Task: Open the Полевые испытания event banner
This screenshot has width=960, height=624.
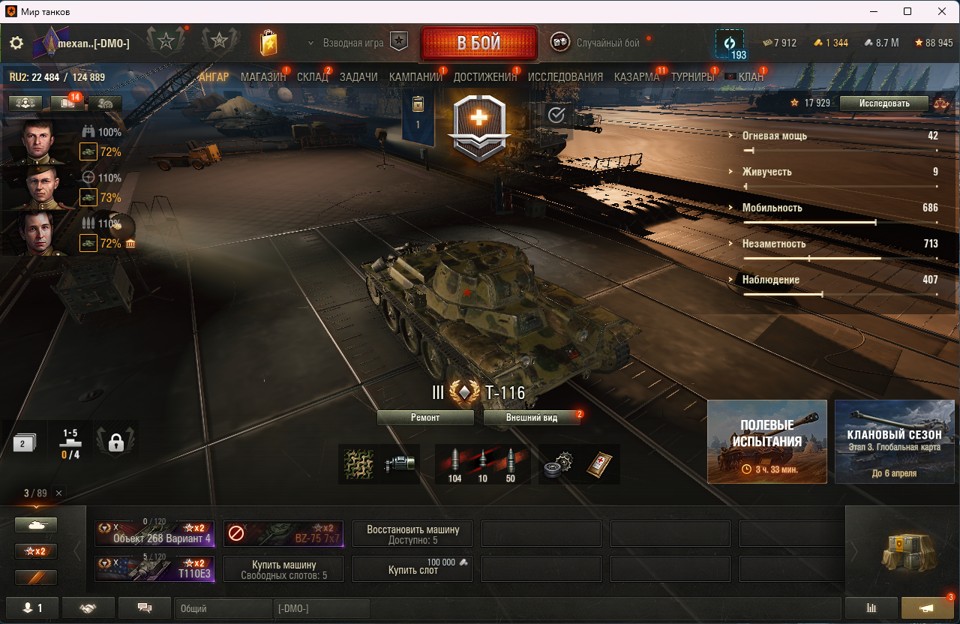Action: [767, 441]
